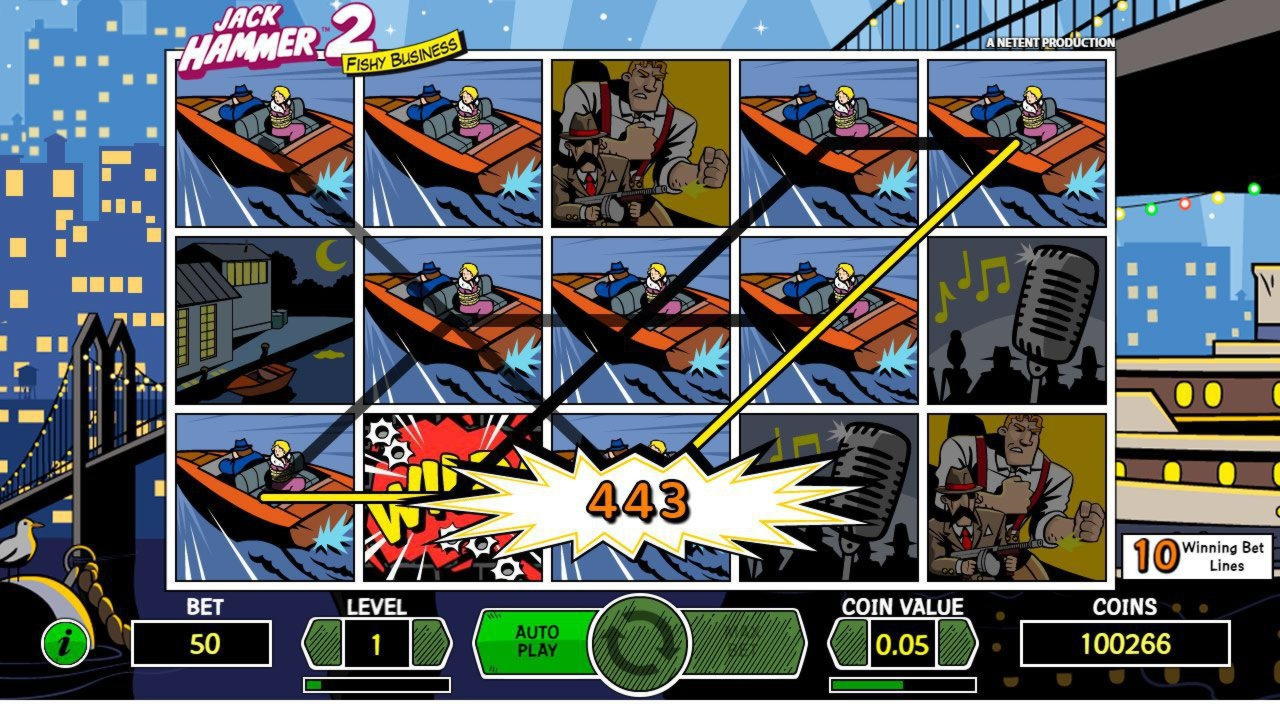Viewport: 1280px width, 720px height.
Task: Spin the reels with the round button
Action: click(640, 644)
